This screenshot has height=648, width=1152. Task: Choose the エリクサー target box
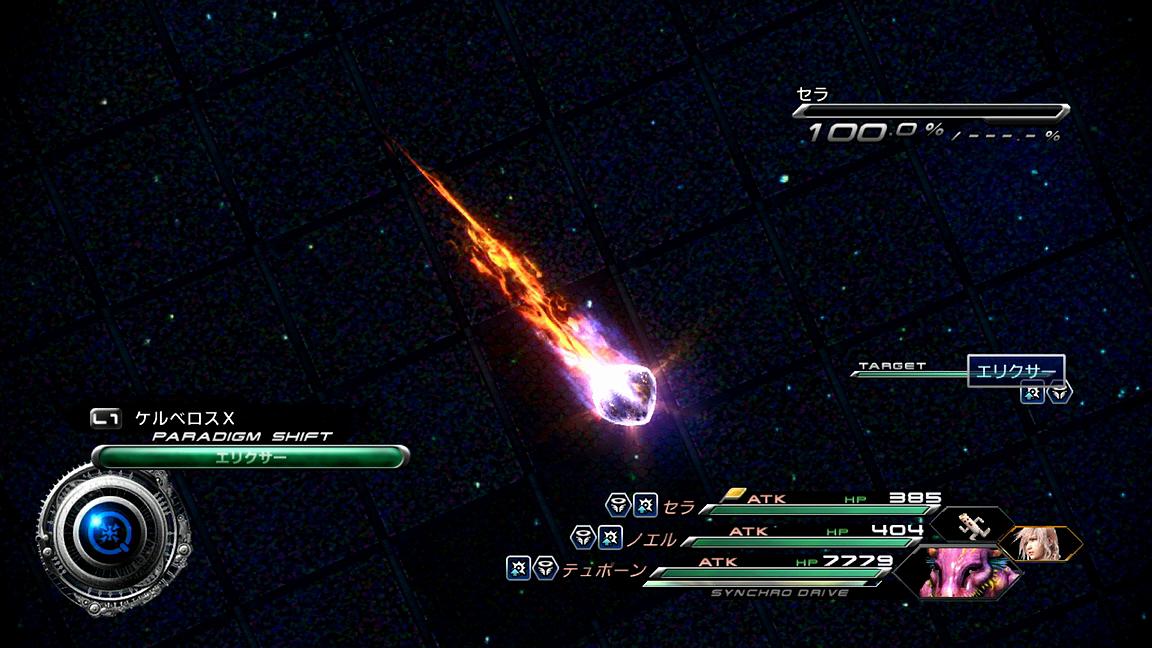(x=1015, y=371)
